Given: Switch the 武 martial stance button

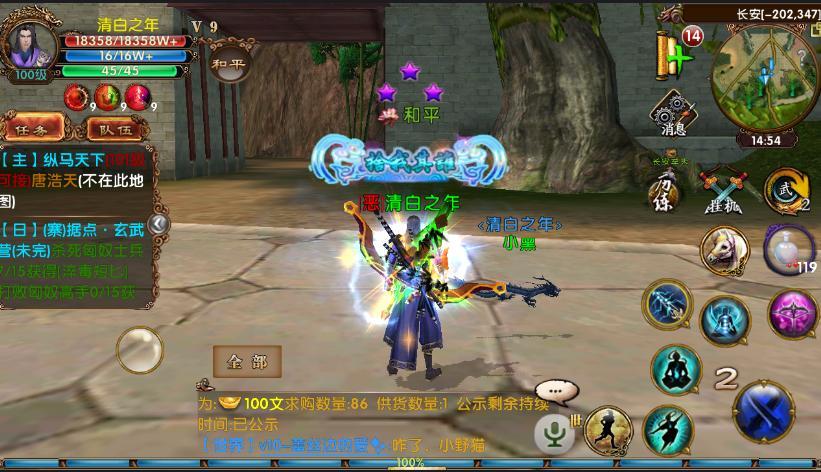Looking at the screenshot, I should pyautogui.click(x=784, y=190).
